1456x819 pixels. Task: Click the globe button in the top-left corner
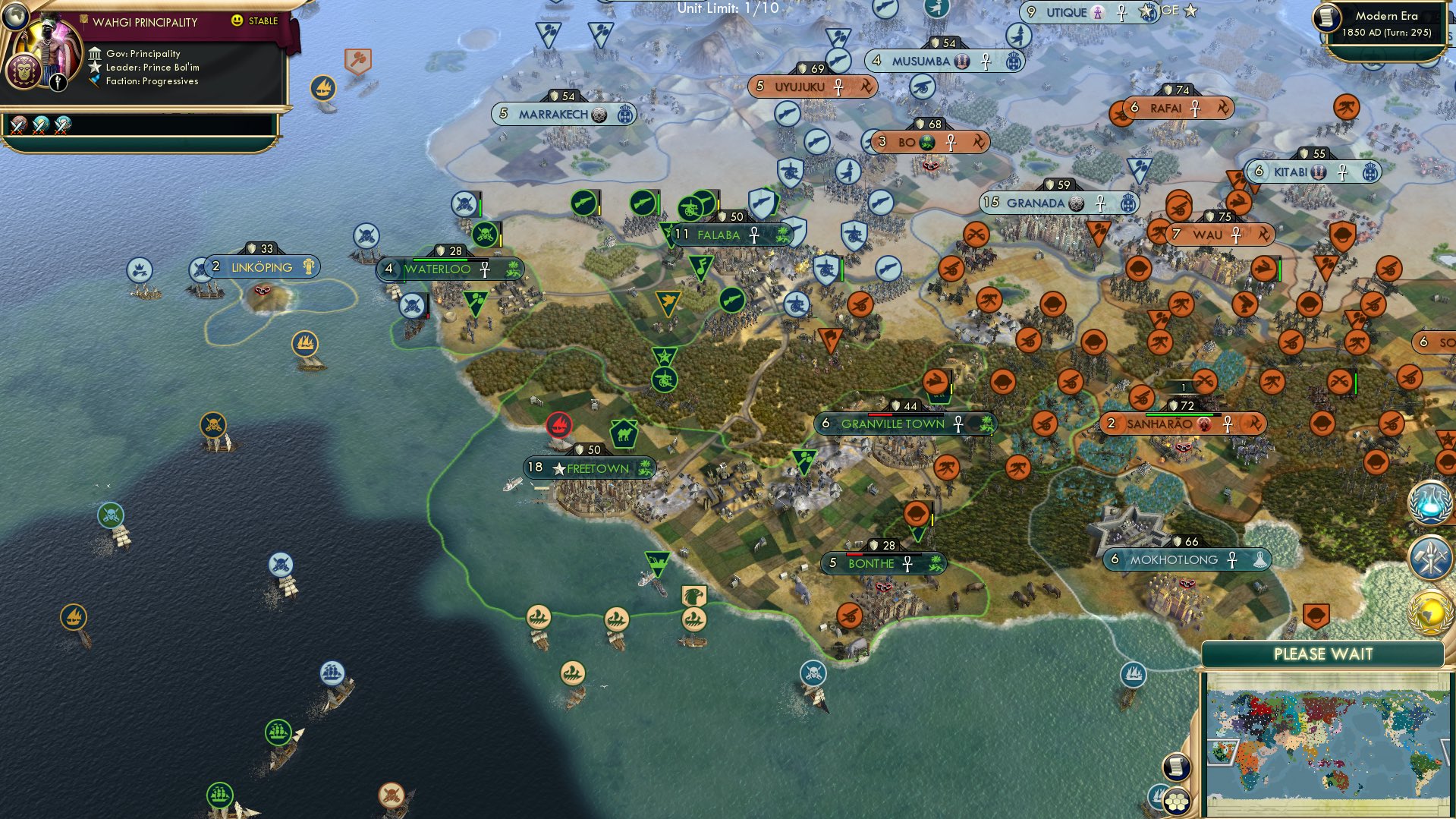(15, 17)
